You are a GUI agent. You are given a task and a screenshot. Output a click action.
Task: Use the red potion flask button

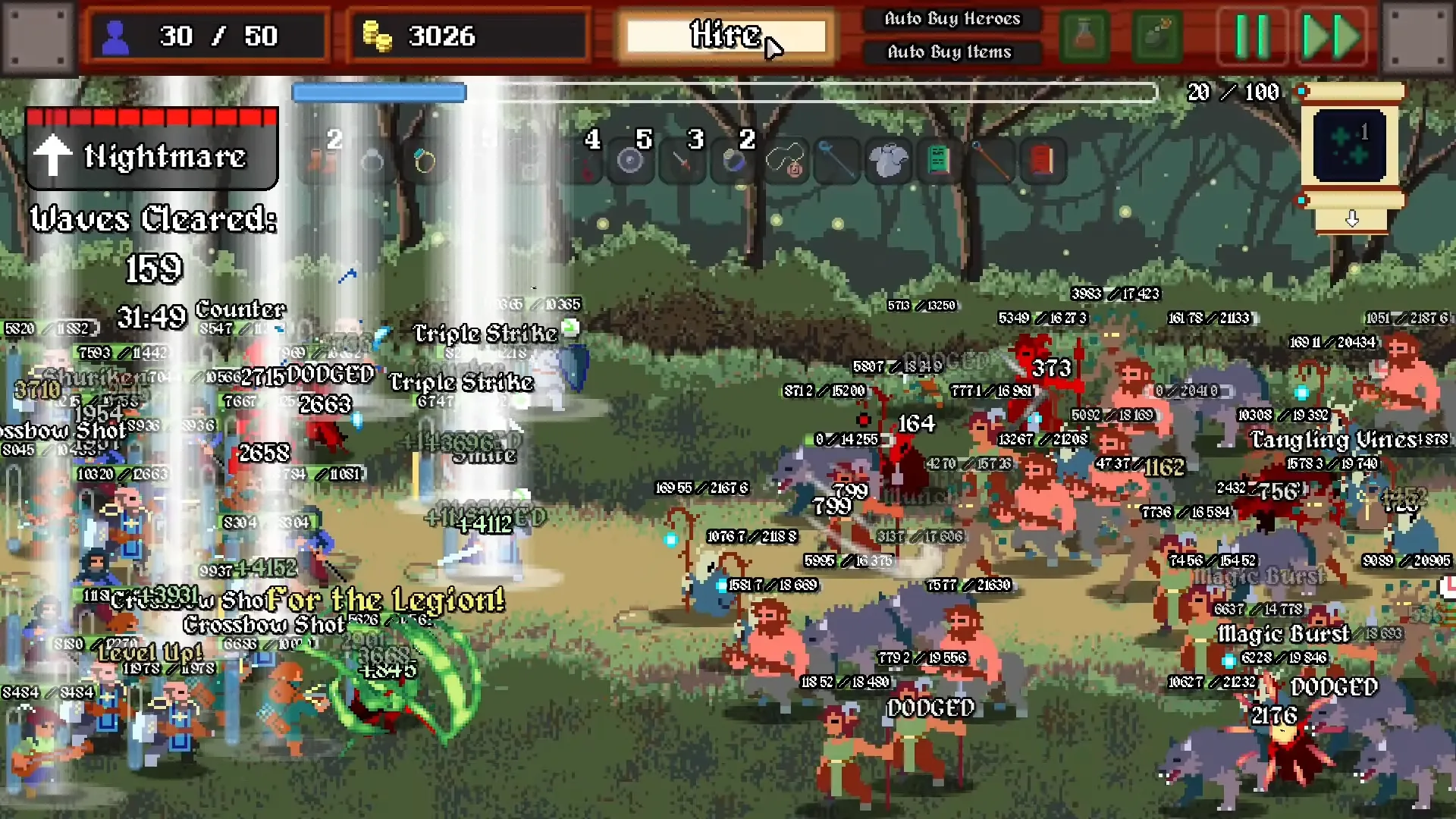pyautogui.click(x=1084, y=36)
